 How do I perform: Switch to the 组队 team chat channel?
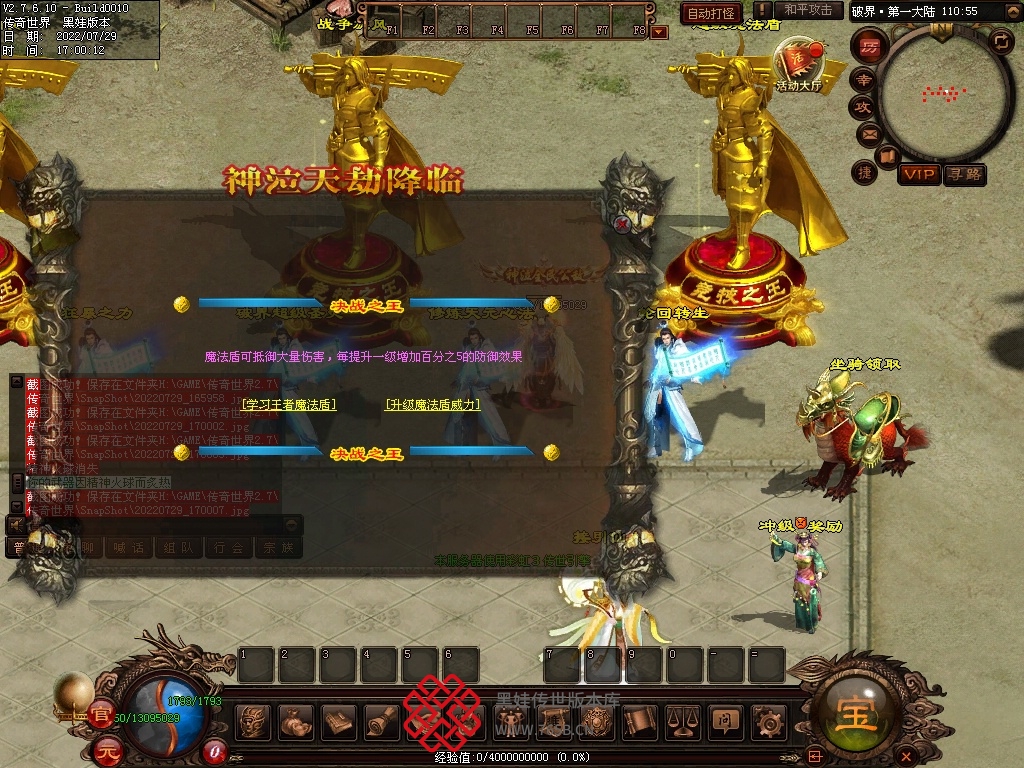[178, 547]
